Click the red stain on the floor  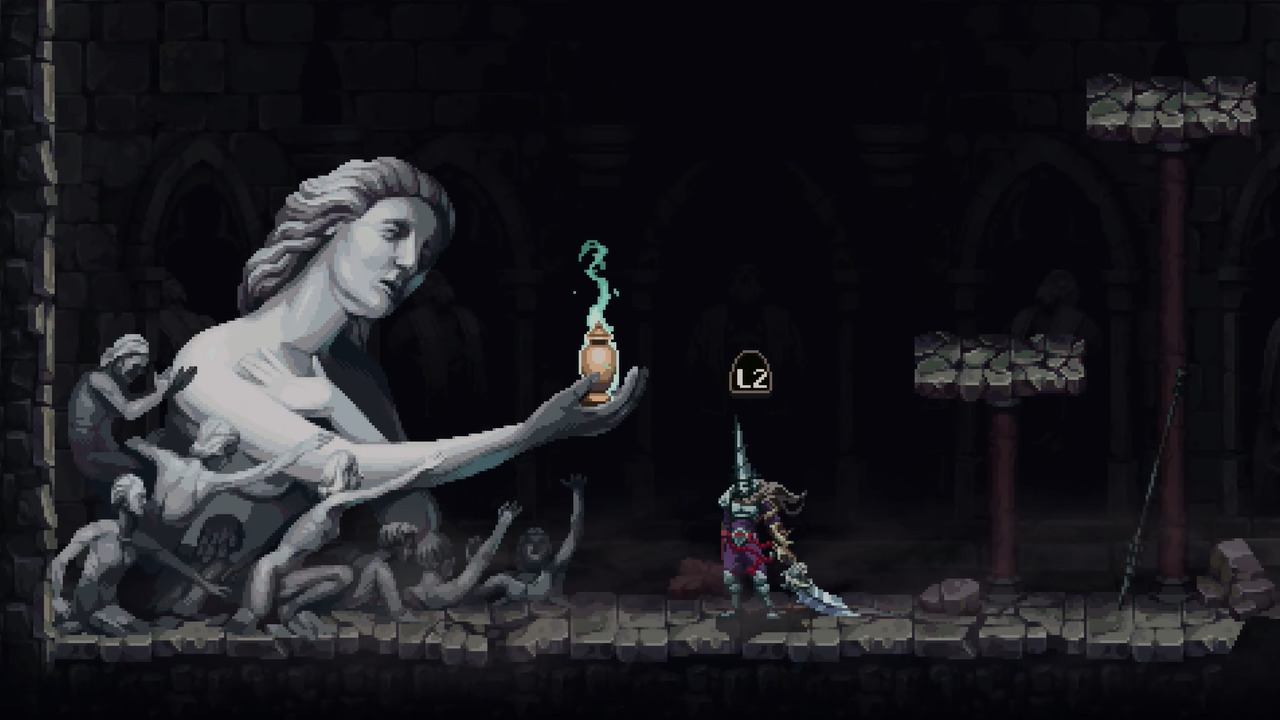690,575
